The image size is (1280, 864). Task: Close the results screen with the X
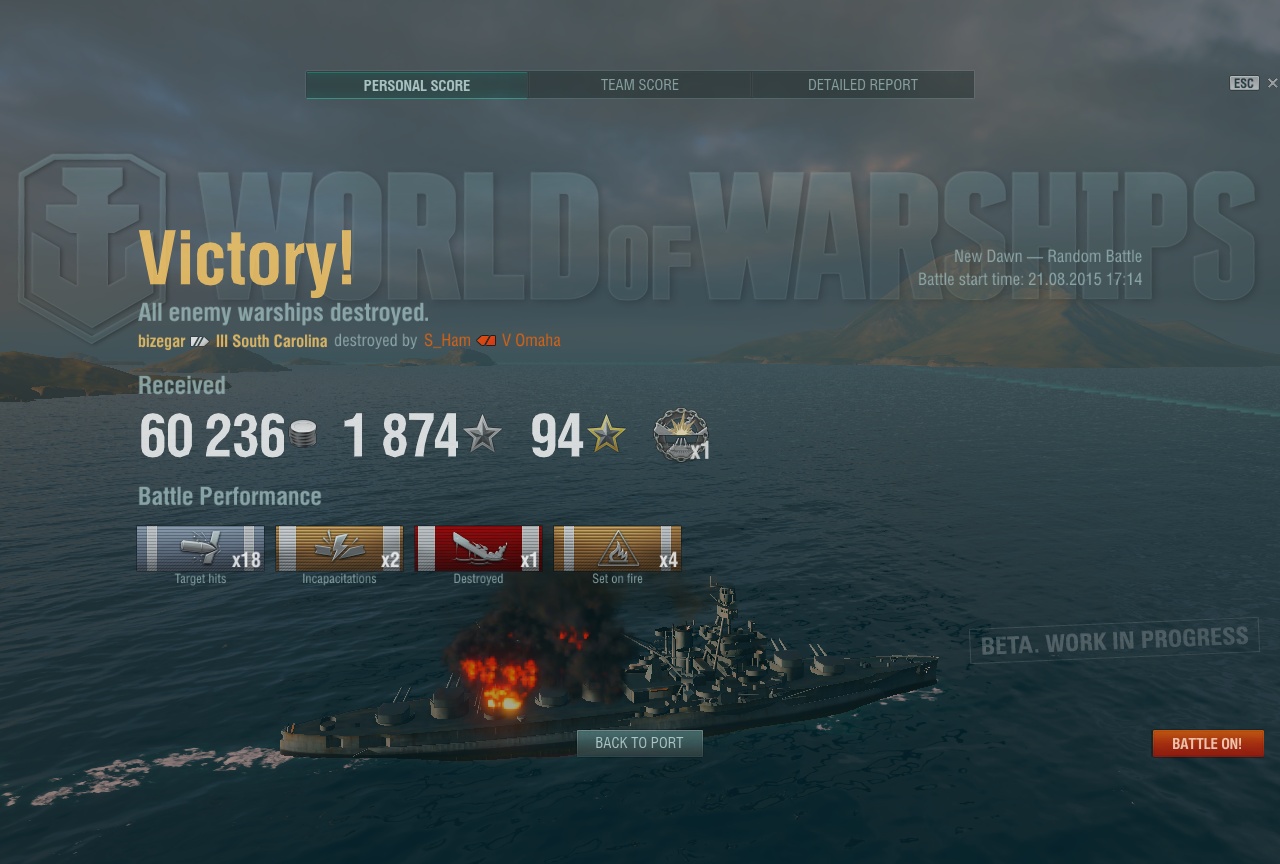1272,83
